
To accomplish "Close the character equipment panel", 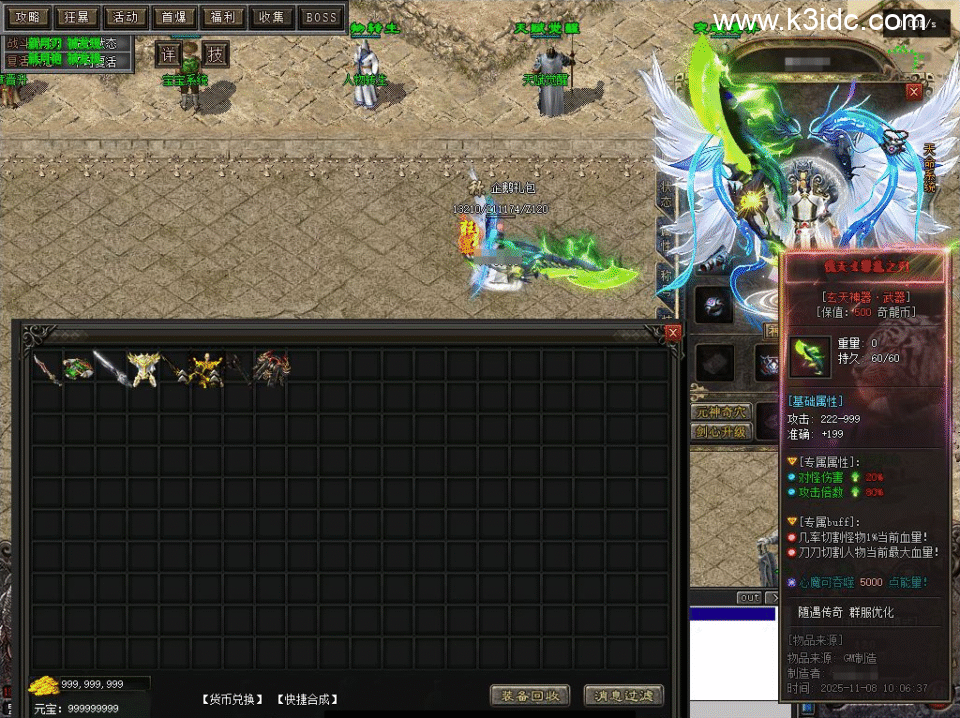I will (914, 91).
